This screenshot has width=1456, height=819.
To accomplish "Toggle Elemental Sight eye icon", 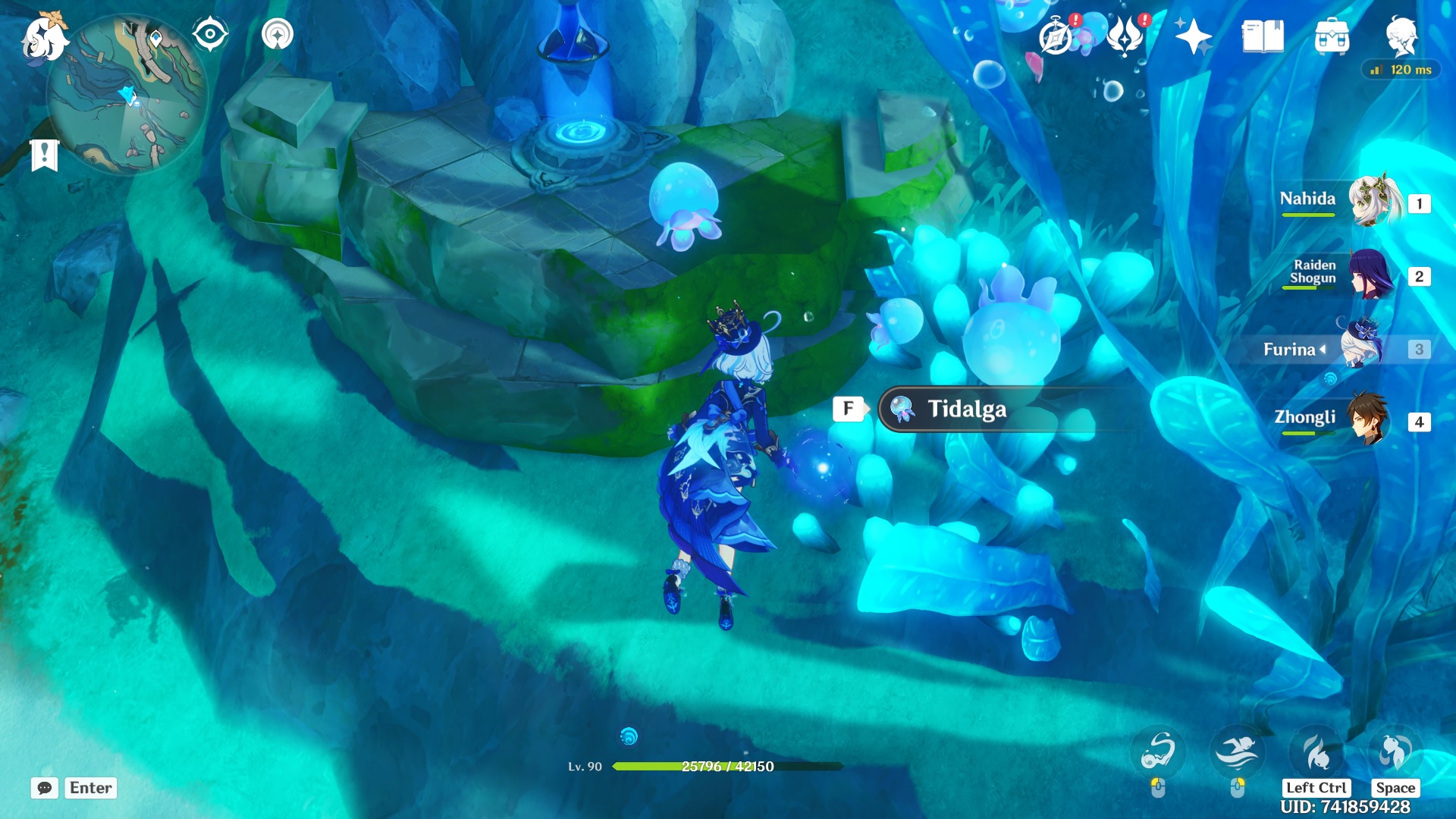I will click(x=210, y=35).
